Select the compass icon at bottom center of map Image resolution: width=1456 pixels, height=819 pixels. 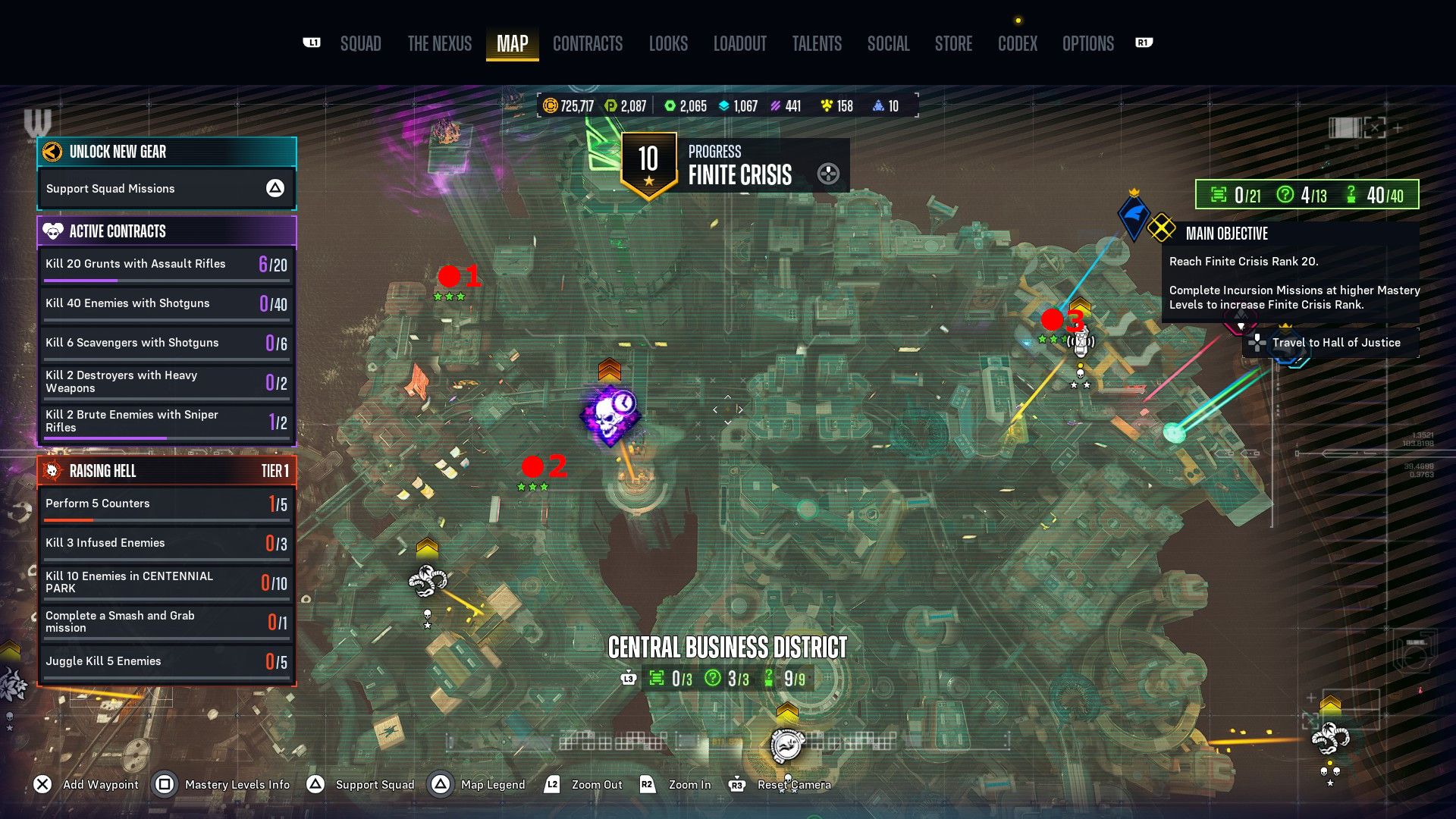[787, 745]
